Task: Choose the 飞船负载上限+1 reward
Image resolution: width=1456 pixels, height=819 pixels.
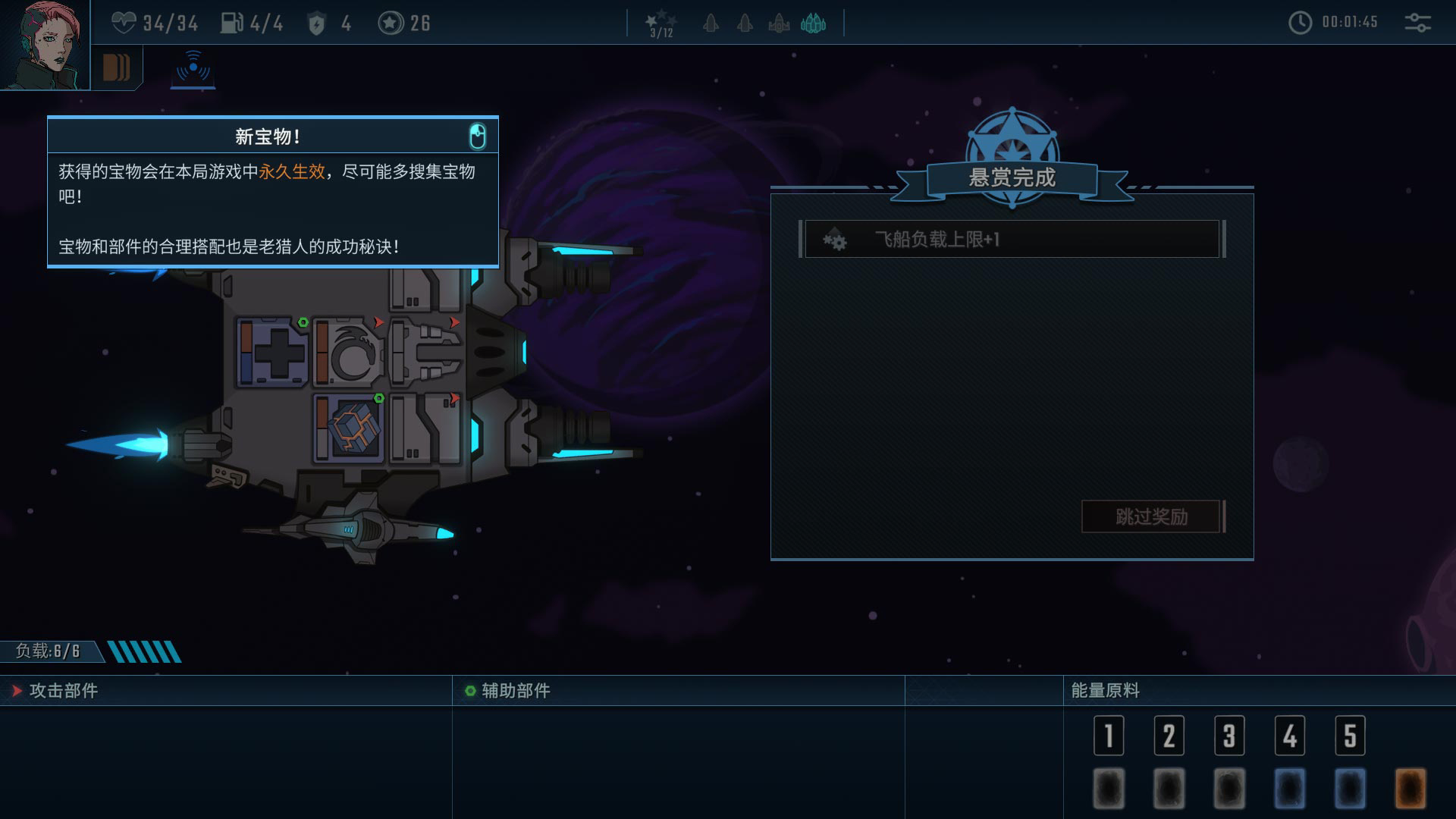Action: [1012, 240]
